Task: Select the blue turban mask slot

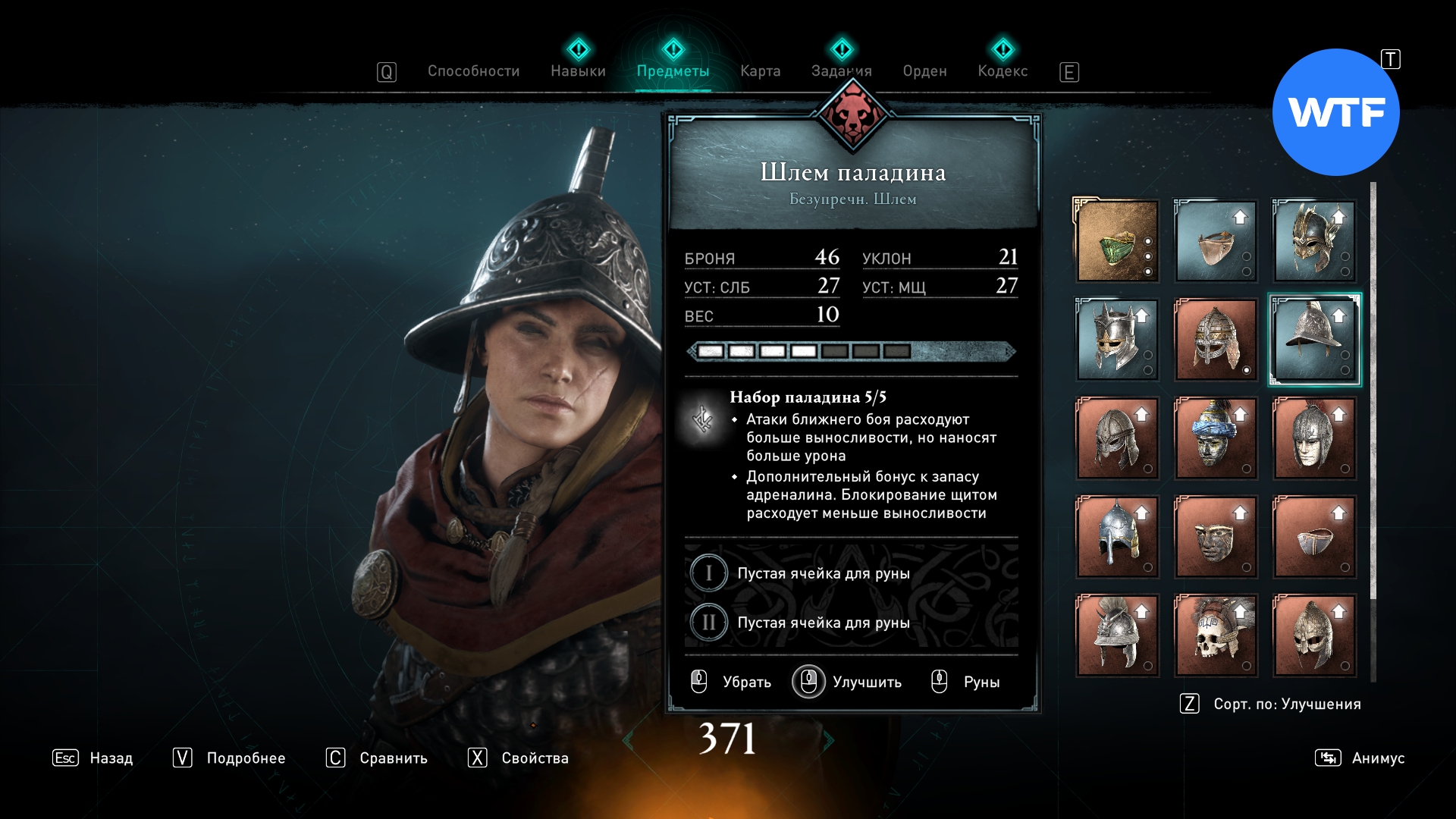Action: [x=1215, y=438]
